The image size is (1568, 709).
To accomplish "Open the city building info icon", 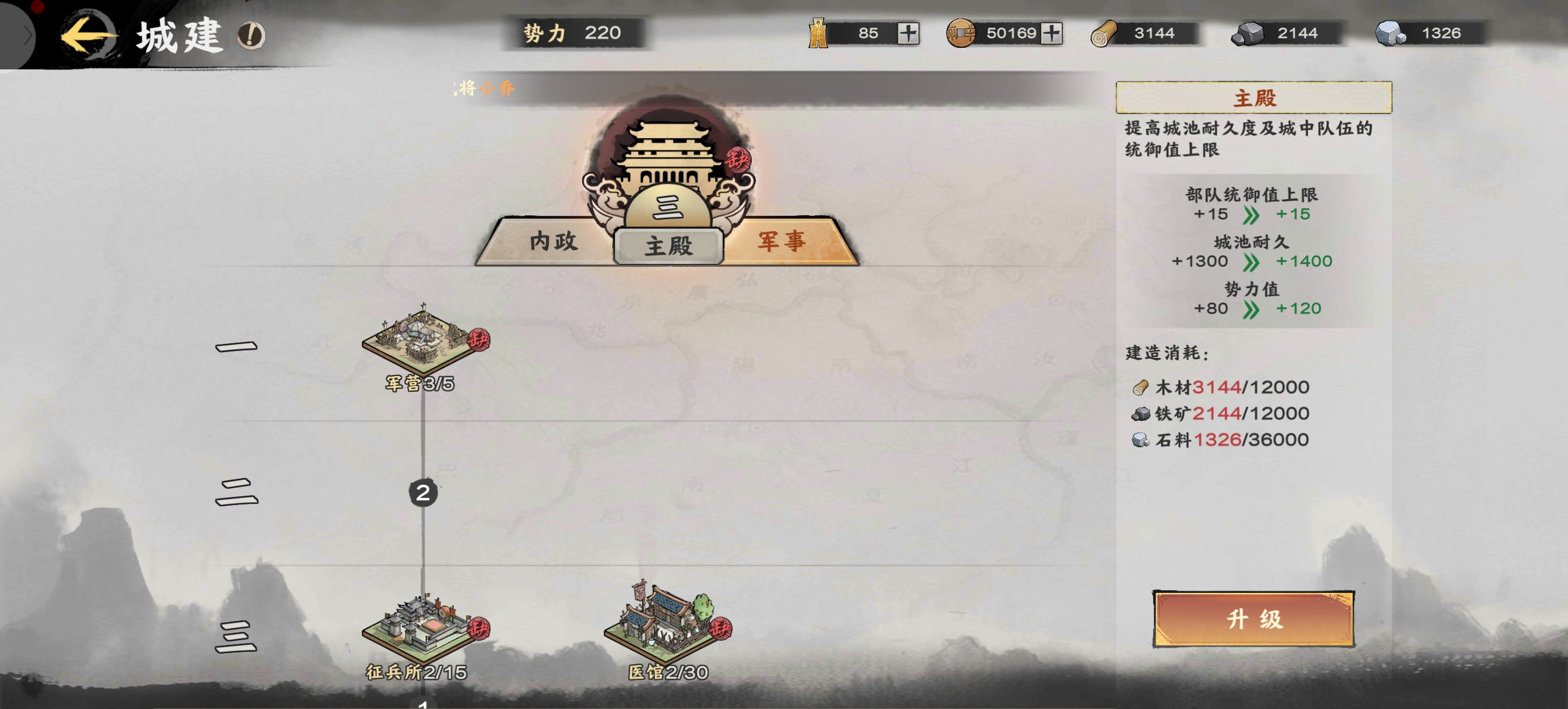I will (x=251, y=36).
